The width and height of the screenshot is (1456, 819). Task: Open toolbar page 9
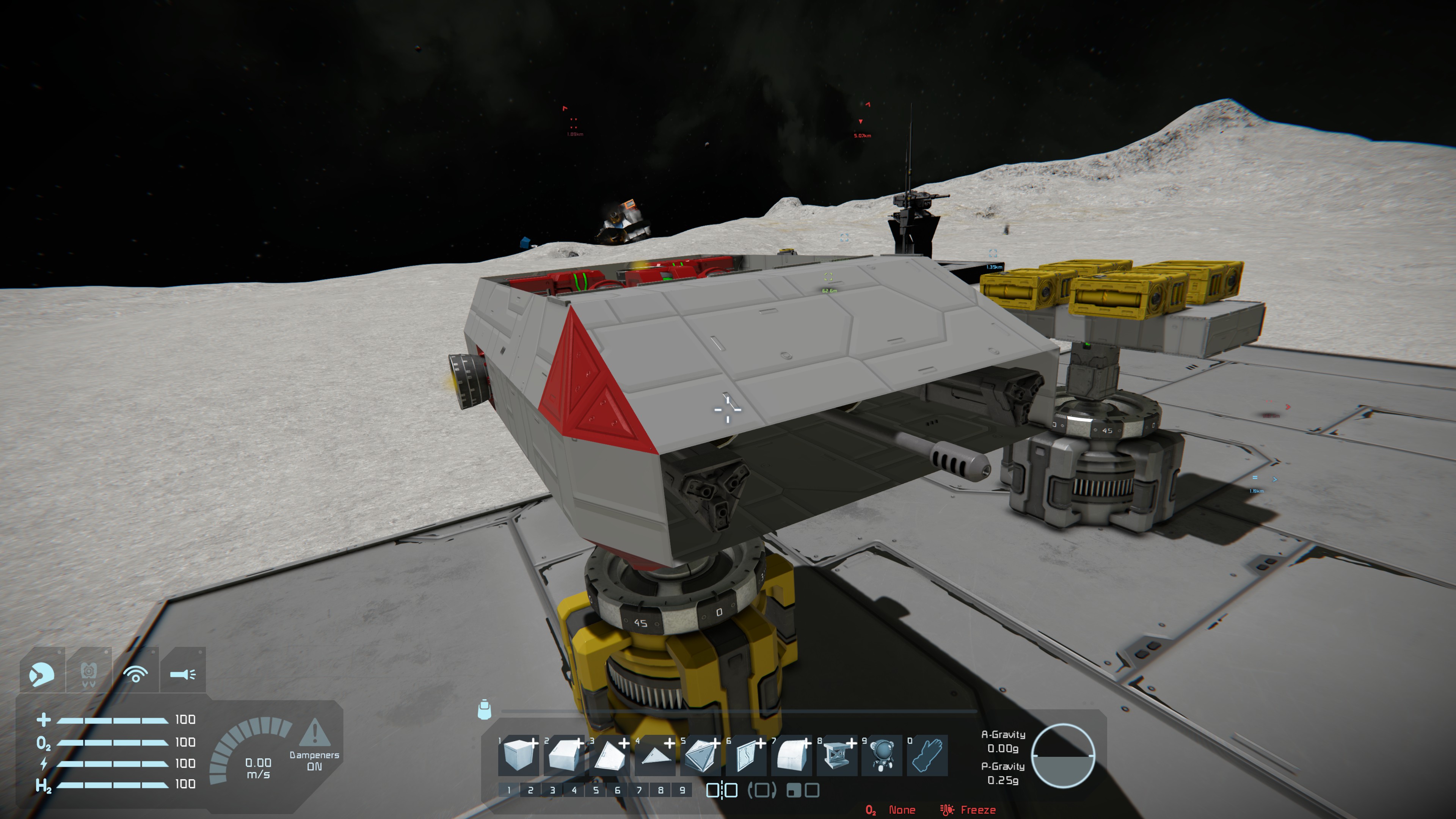(682, 790)
